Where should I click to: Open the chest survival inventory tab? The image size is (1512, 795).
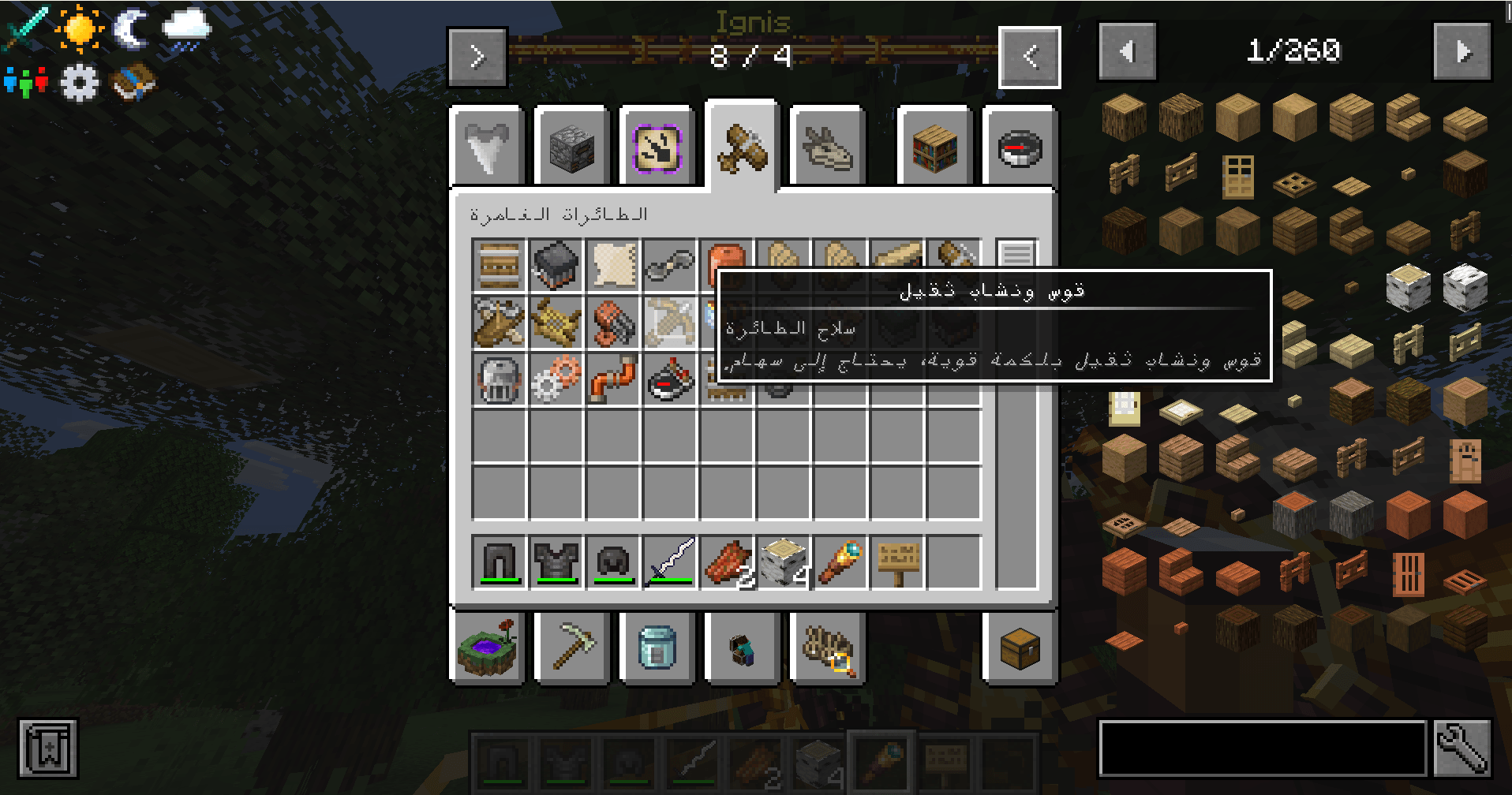[x=1020, y=650]
